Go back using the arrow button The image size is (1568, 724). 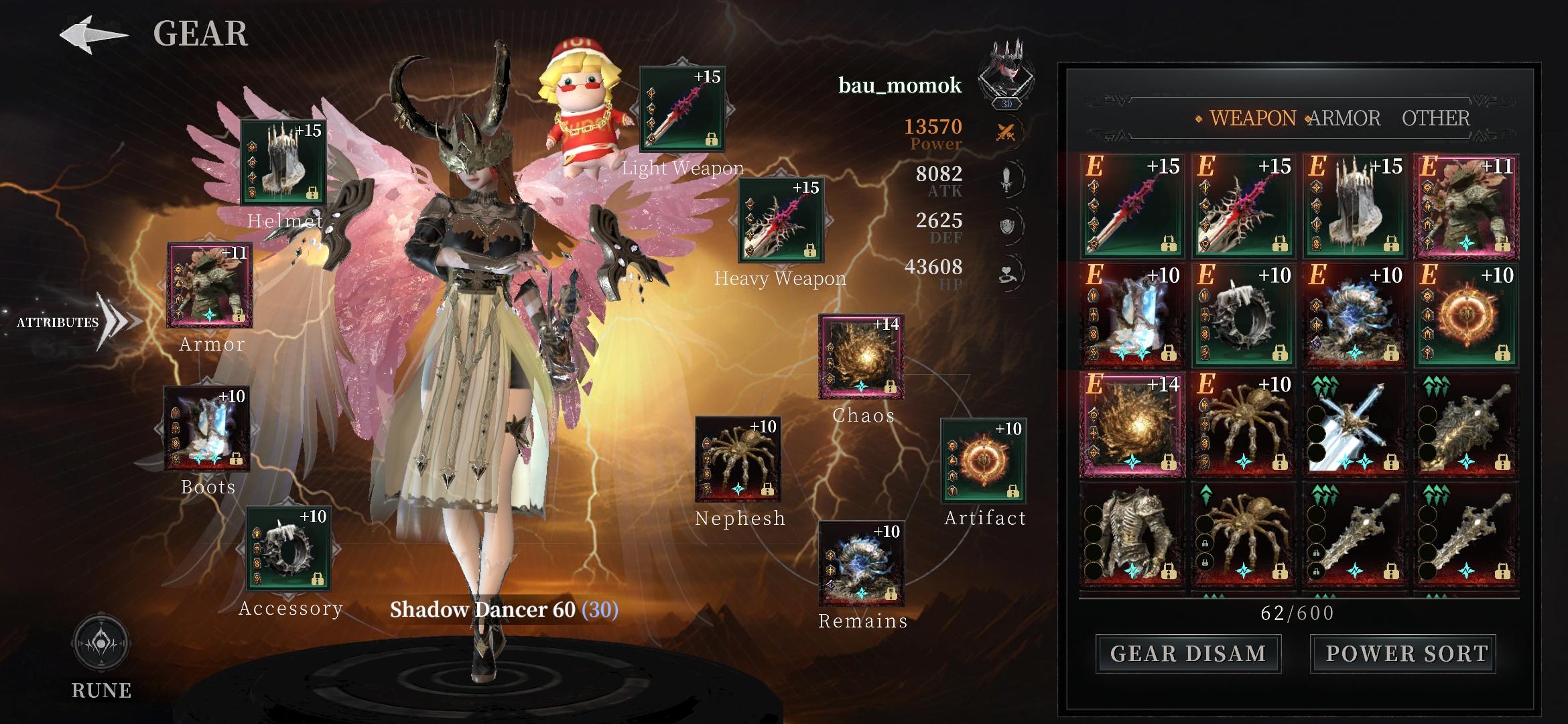(x=93, y=35)
